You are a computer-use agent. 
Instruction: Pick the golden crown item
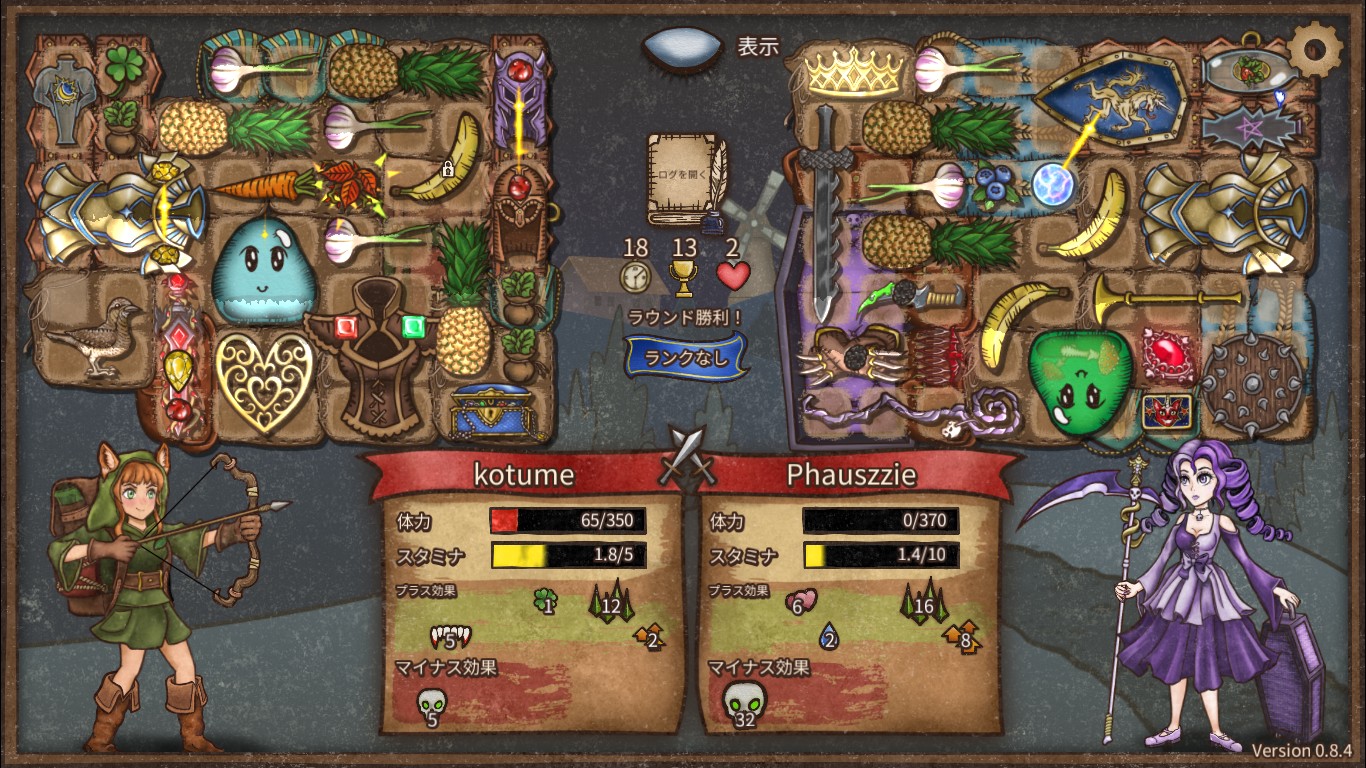(854, 72)
